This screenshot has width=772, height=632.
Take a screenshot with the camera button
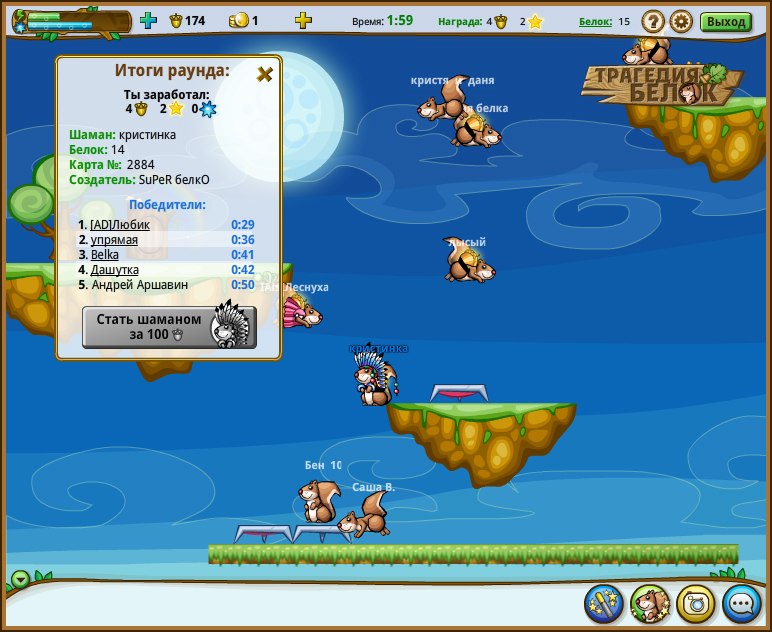(x=696, y=604)
